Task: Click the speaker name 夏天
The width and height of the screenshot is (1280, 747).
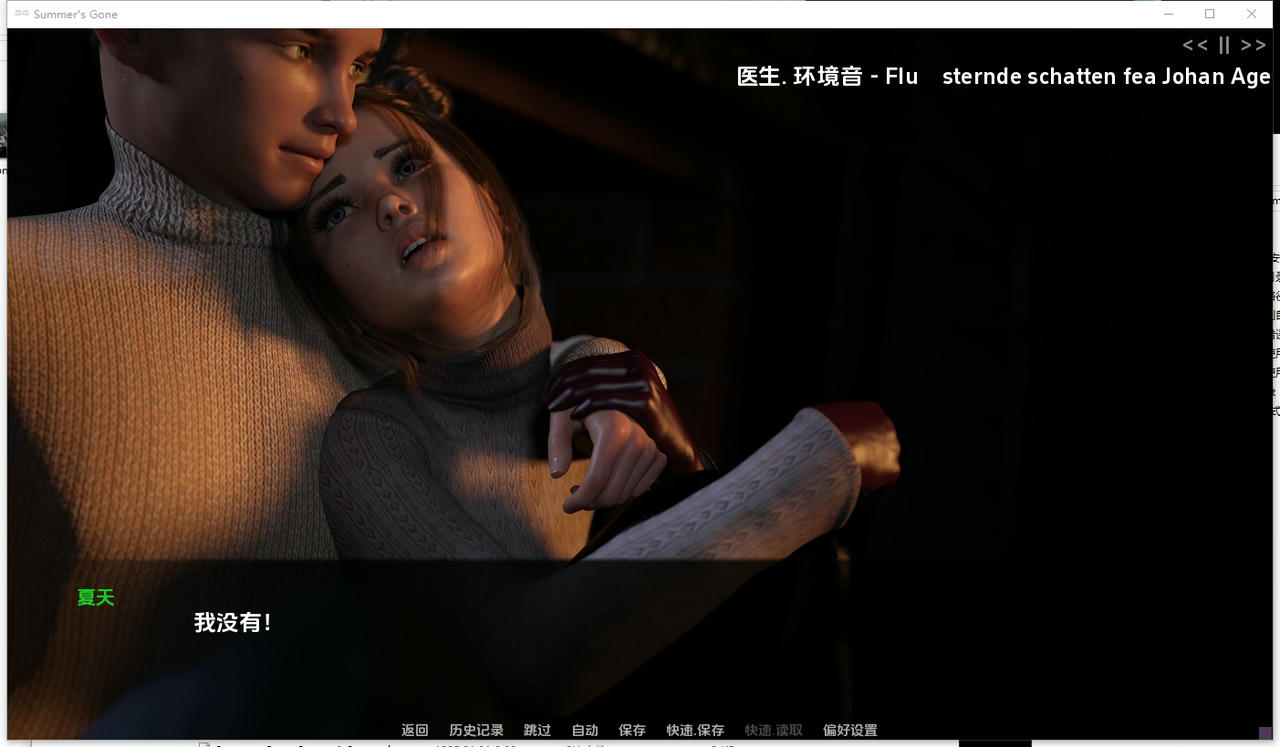Action: [95, 597]
